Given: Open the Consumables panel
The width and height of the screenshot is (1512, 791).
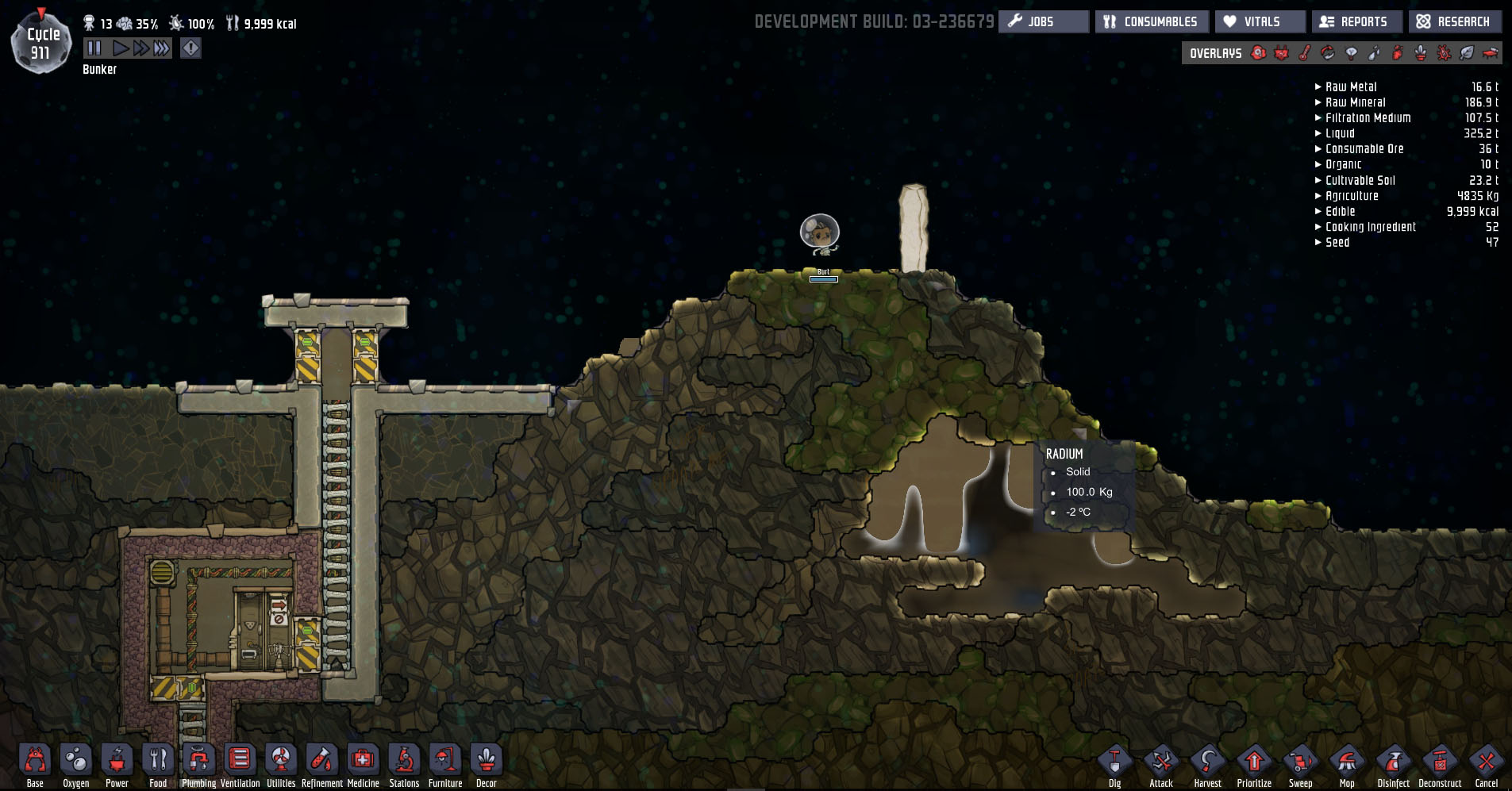Looking at the screenshot, I should tap(1152, 21).
